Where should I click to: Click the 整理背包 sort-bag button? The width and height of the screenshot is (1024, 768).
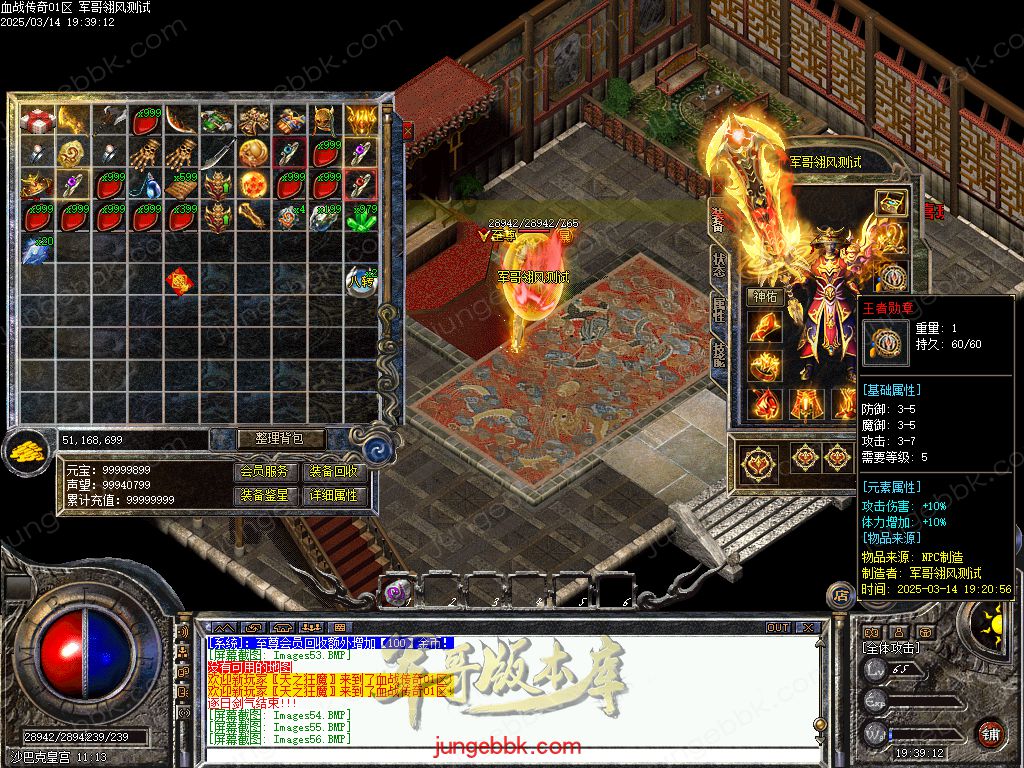click(268, 439)
